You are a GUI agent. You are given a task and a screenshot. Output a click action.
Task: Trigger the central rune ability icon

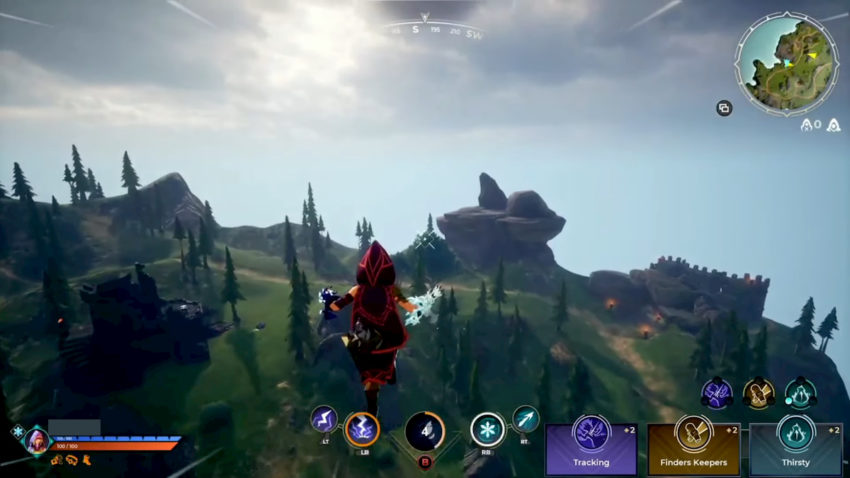tap(424, 431)
